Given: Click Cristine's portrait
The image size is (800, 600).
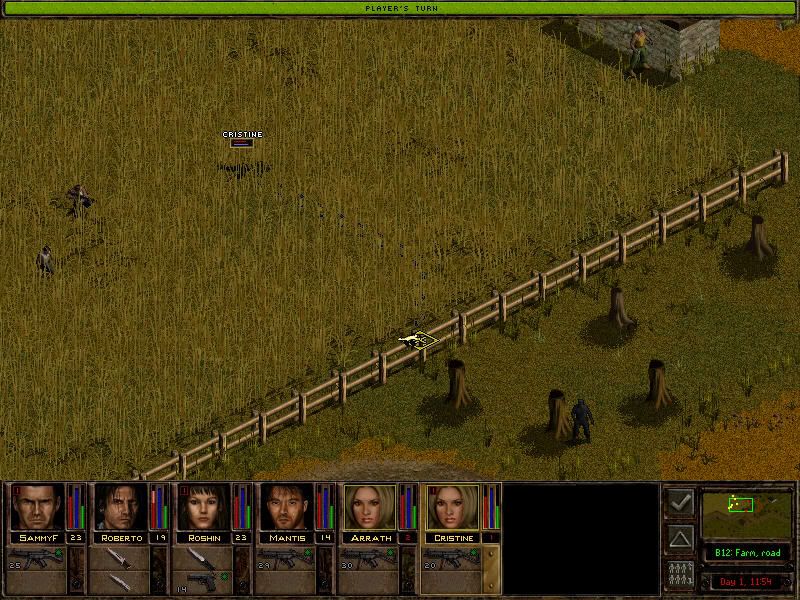Looking at the screenshot, I should coord(453,508).
